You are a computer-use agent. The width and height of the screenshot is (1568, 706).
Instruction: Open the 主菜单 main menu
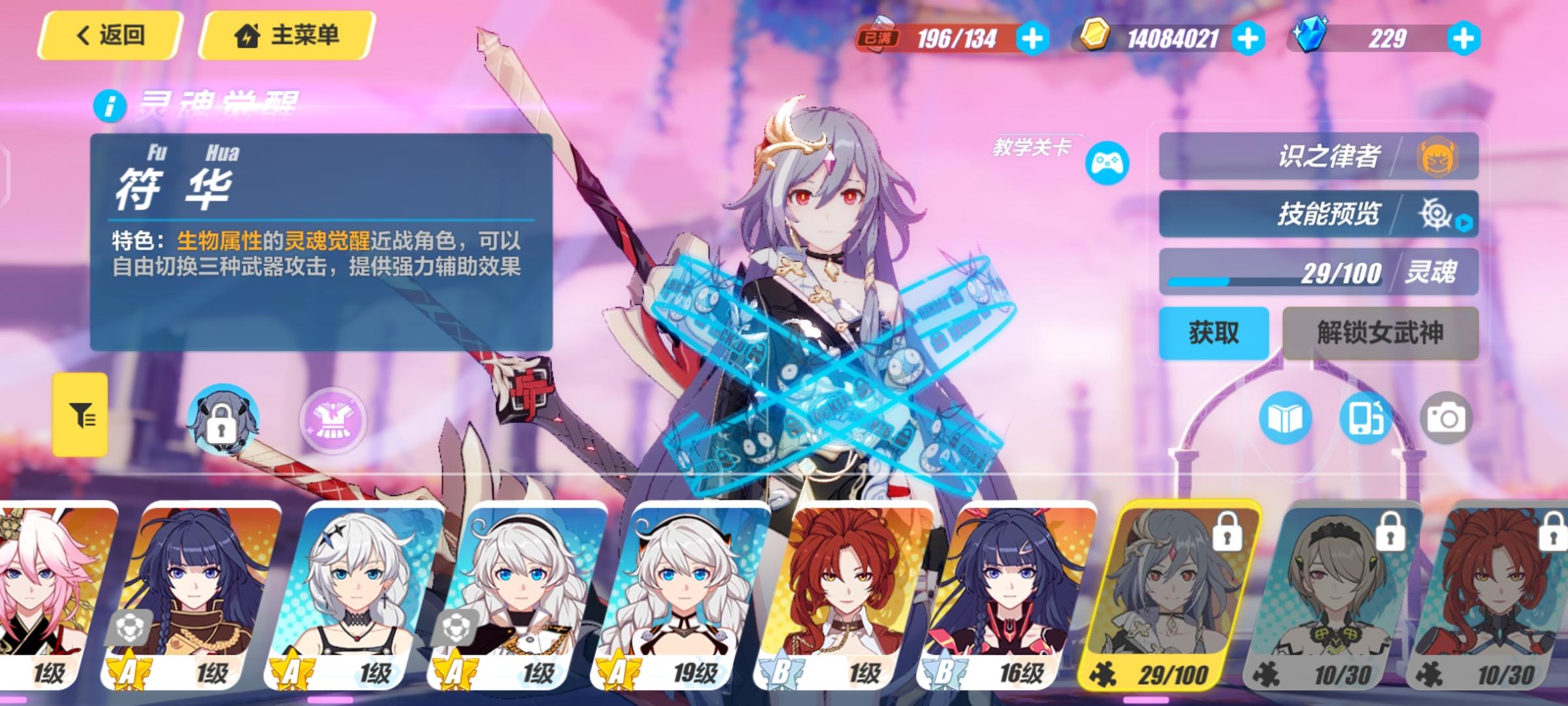pyautogui.click(x=287, y=36)
